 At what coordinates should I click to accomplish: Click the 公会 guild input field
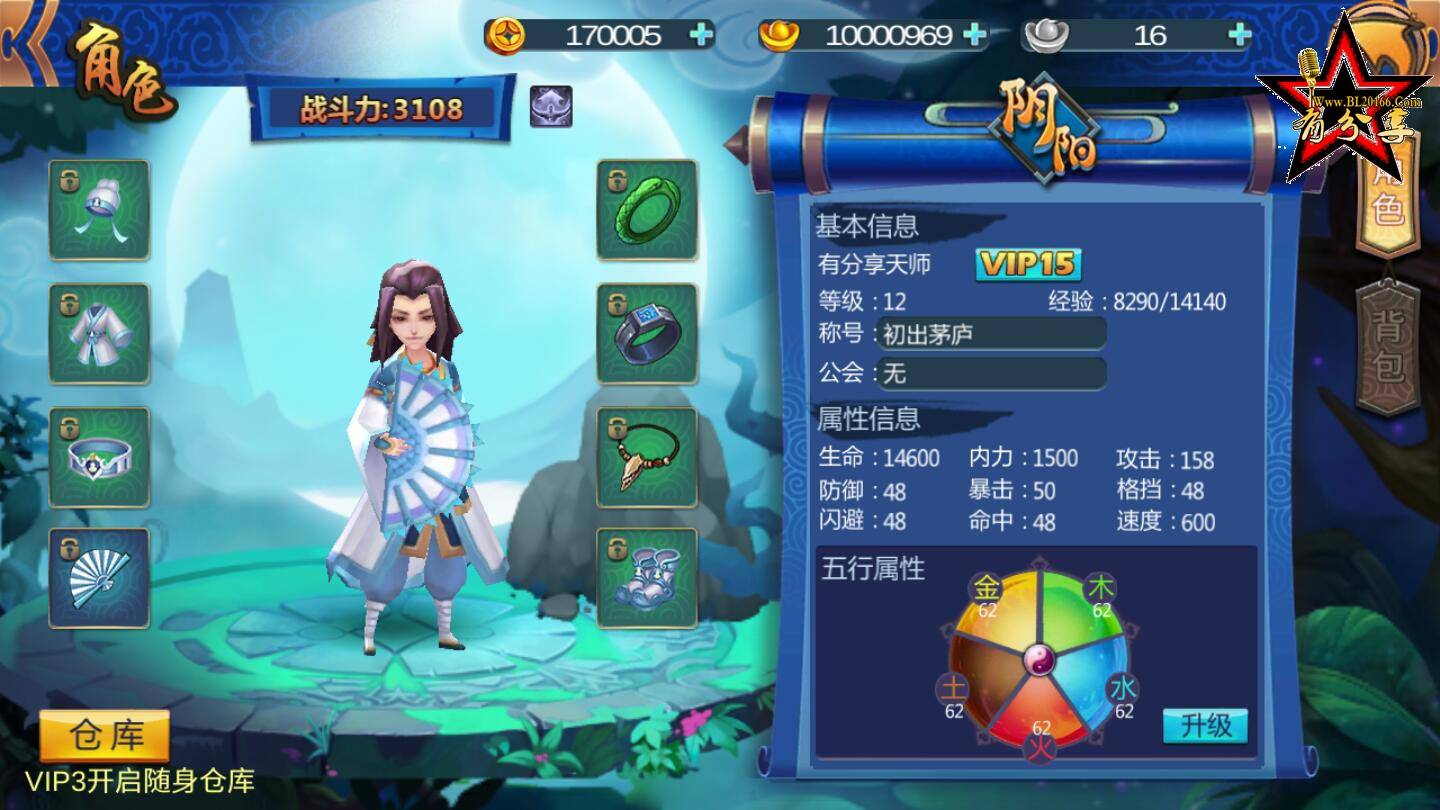click(990, 374)
